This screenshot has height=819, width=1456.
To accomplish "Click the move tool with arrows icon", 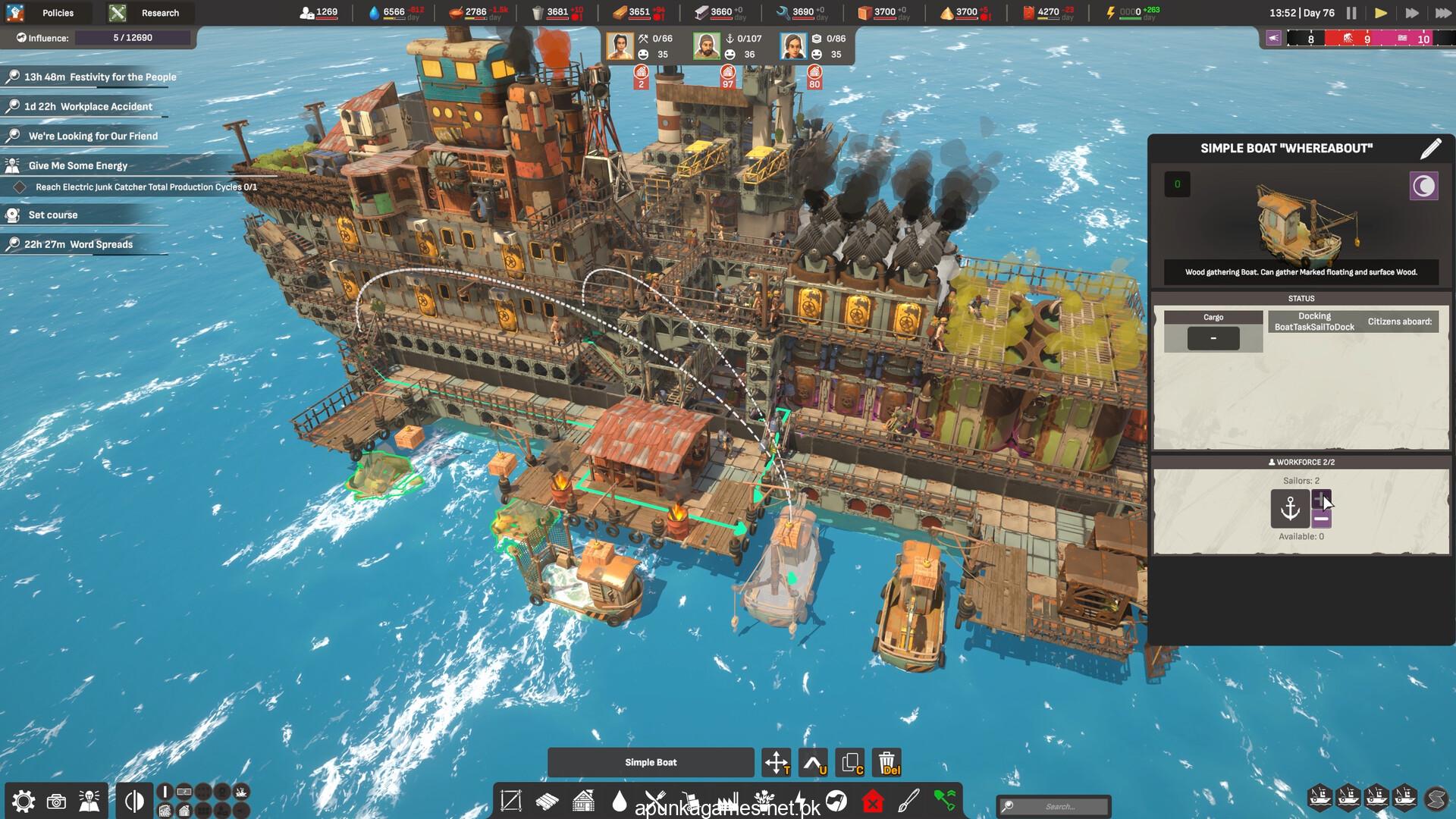I will point(777,762).
